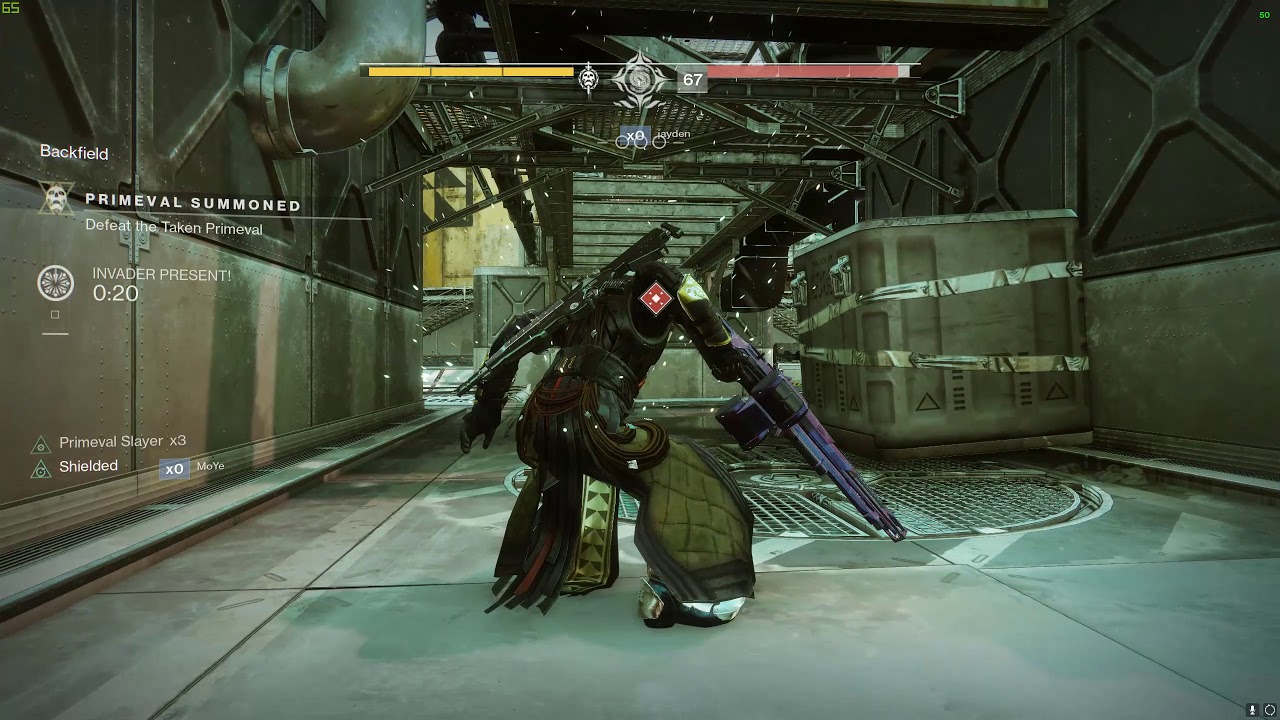1280x720 pixels.
Task: Click the Primeval Summoned skull objective icon
Action: coord(57,198)
